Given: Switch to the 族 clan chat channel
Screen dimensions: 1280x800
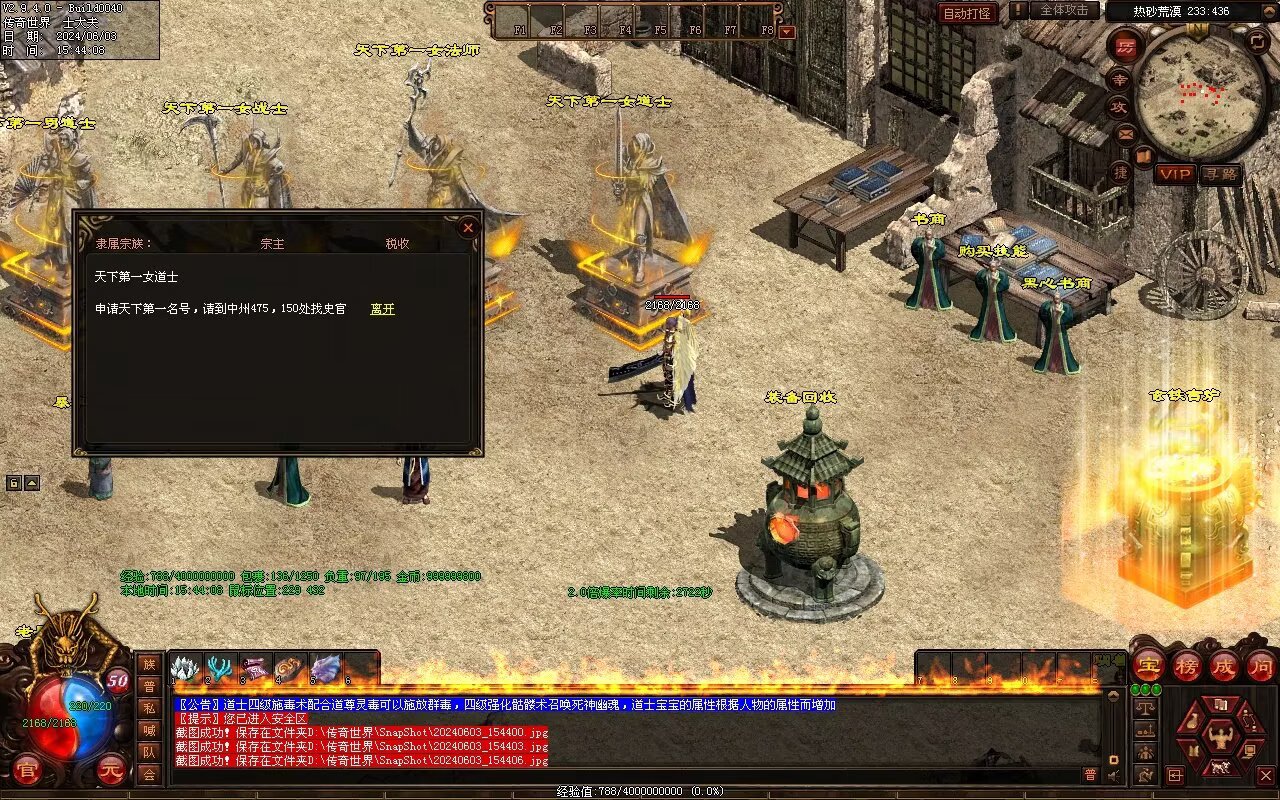Looking at the screenshot, I should click(x=149, y=664).
